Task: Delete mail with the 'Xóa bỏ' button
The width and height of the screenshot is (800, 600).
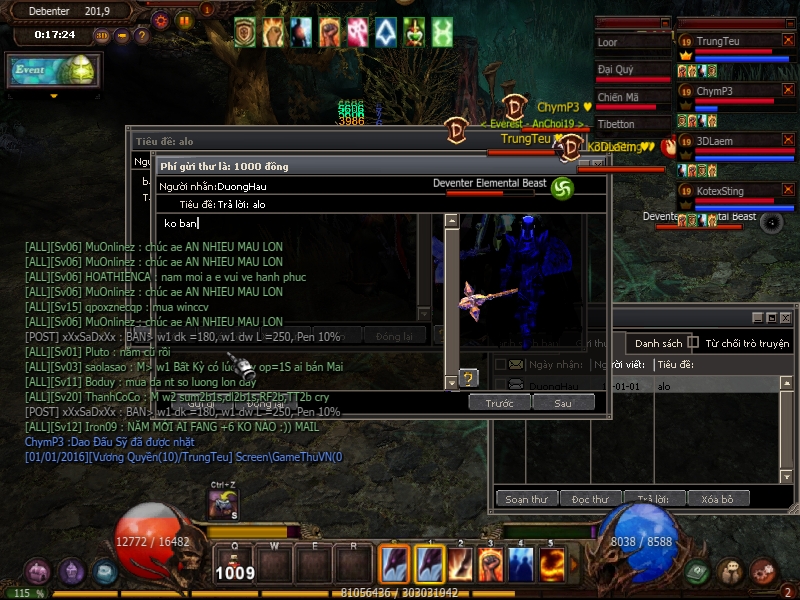Action: click(x=717, y=499)
